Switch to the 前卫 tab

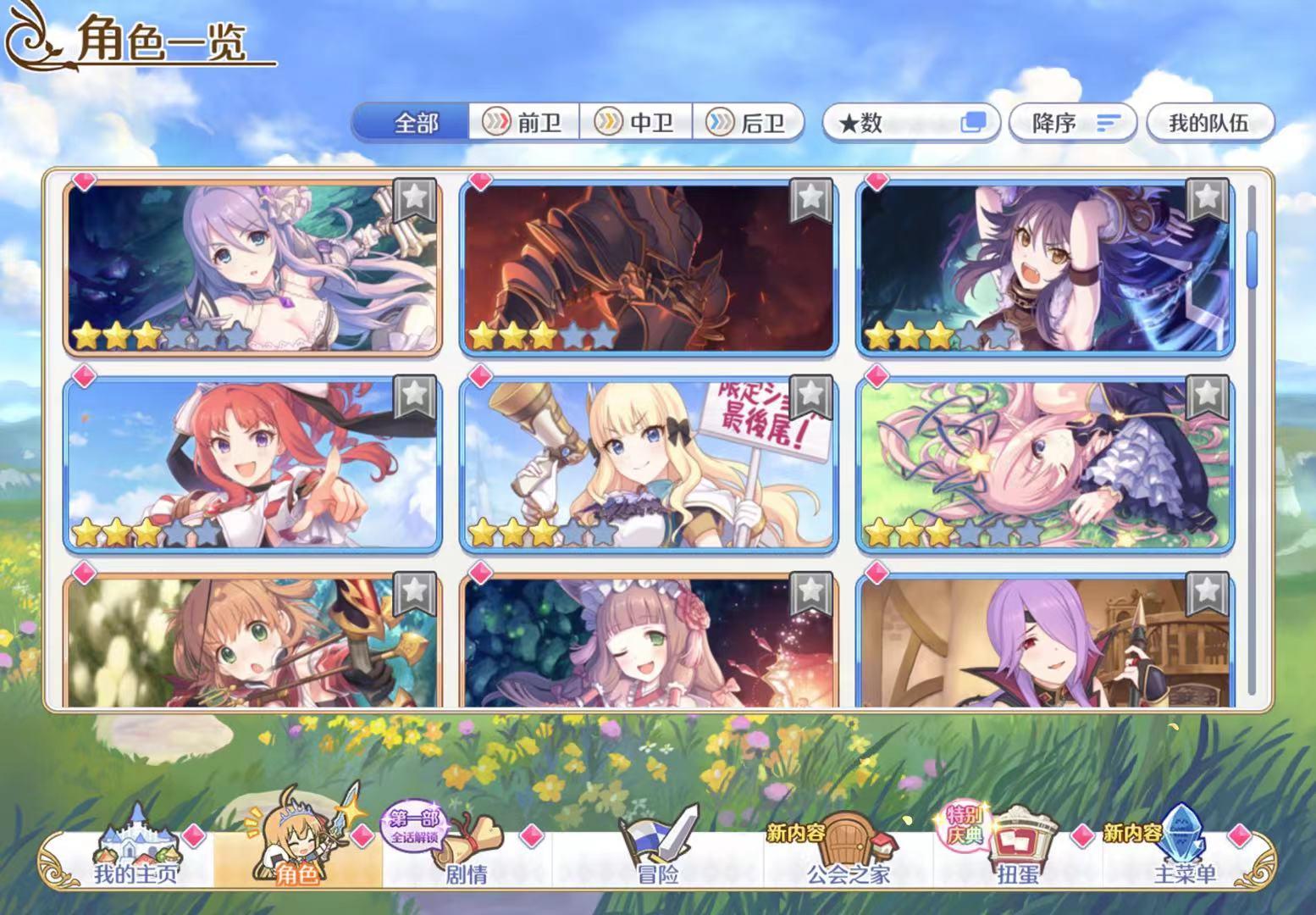524,123
